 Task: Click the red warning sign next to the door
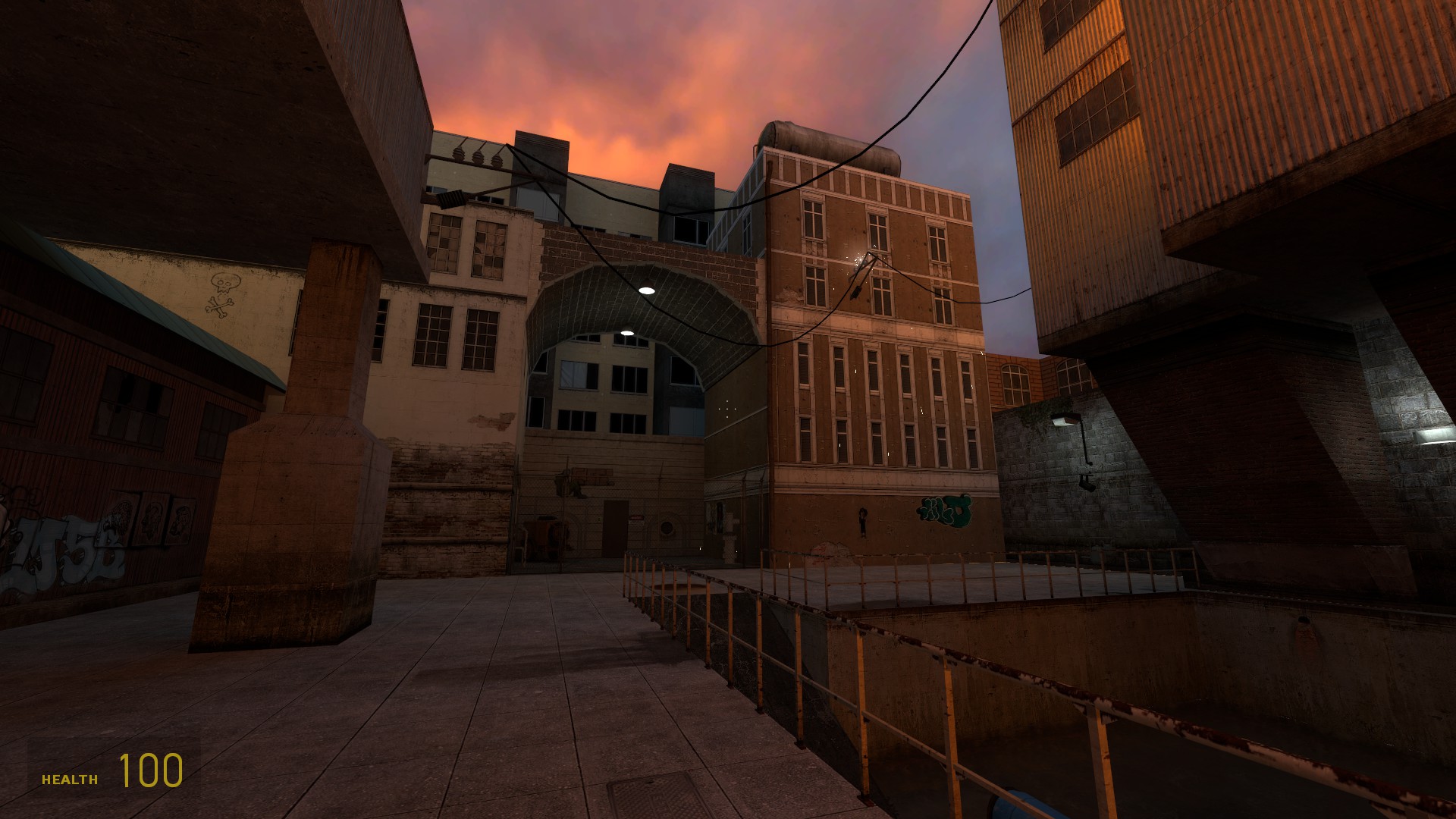coord(637,518)
